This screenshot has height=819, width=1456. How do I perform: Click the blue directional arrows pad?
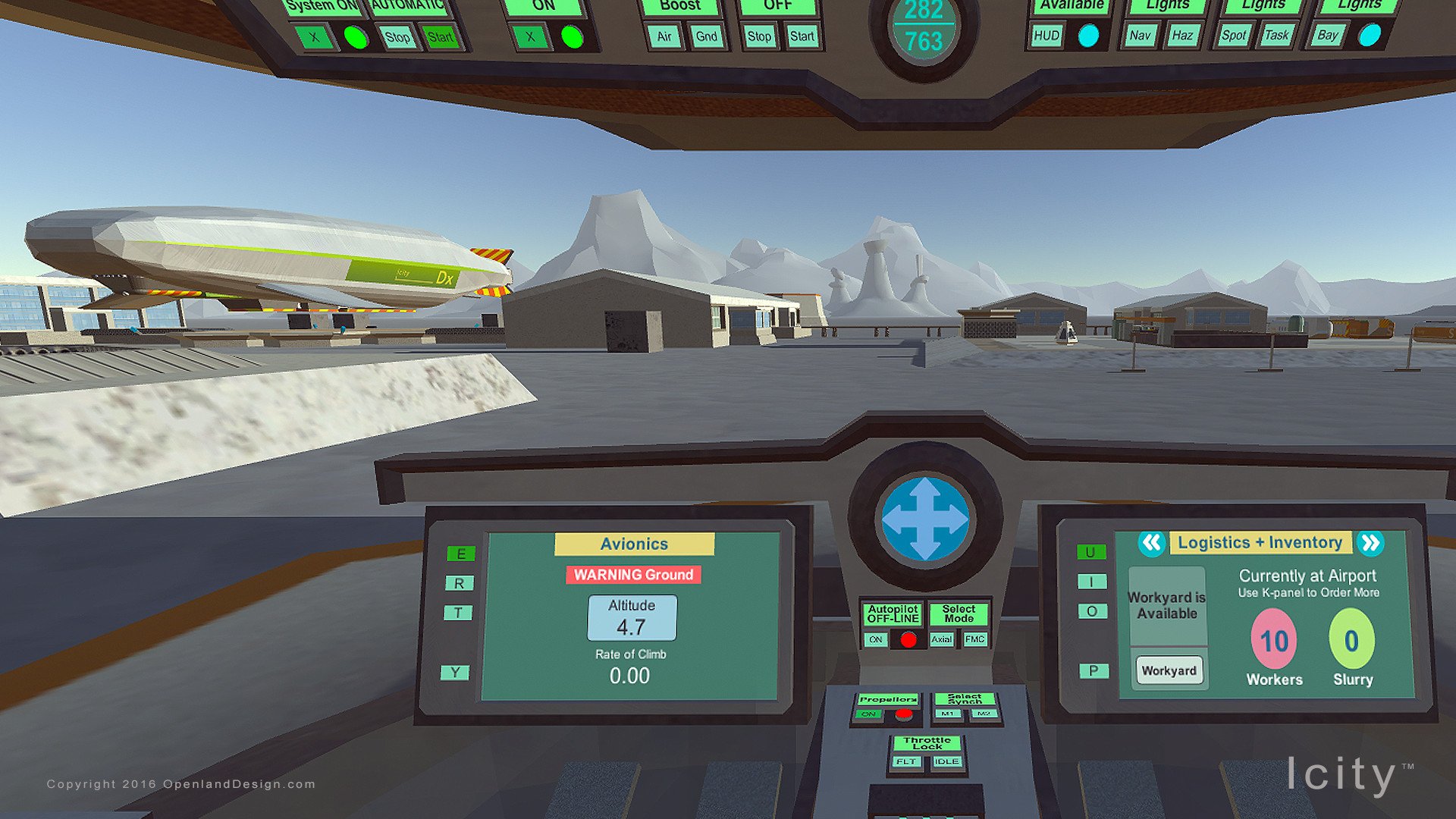tap(926, 520)
